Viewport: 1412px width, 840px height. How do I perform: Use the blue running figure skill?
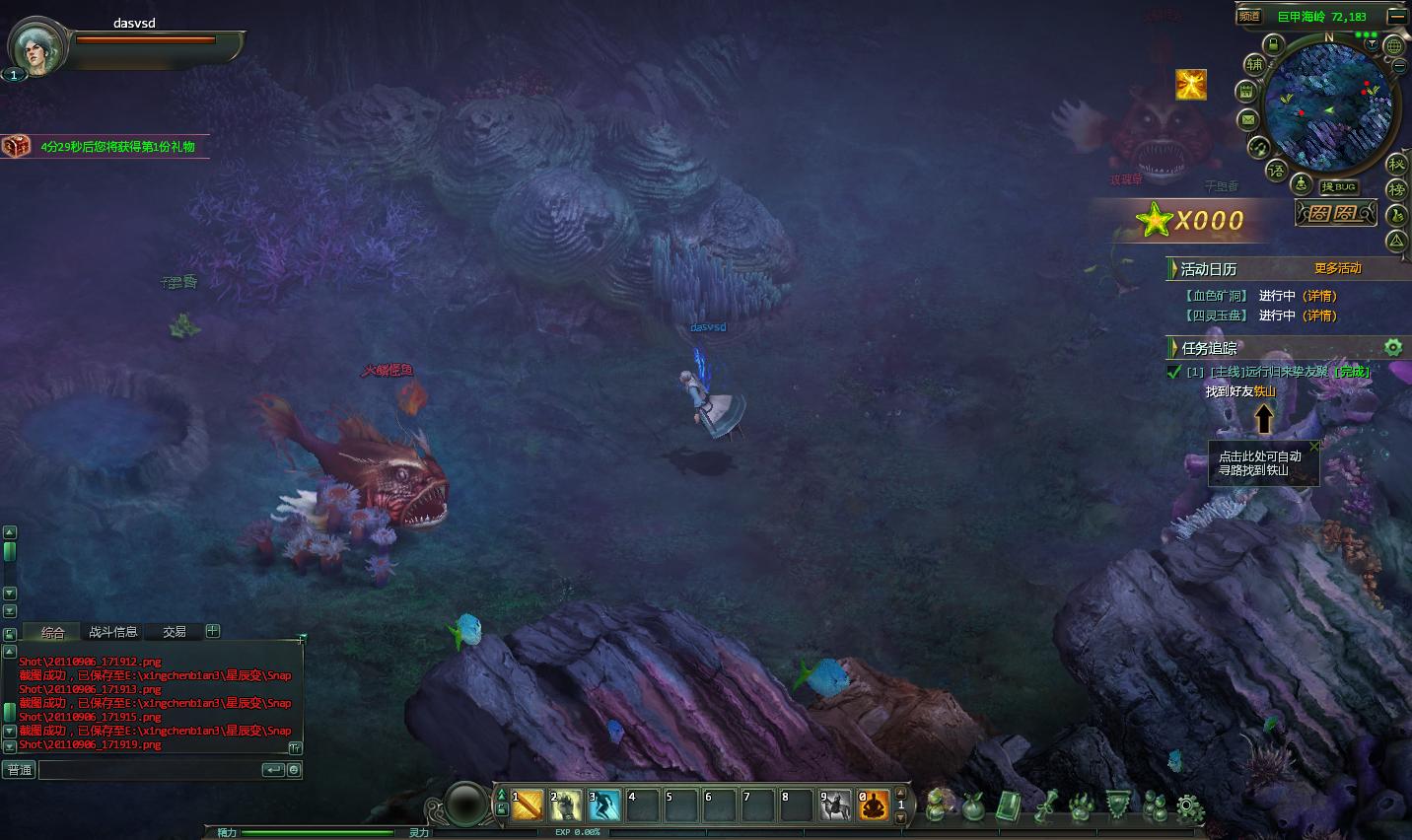pyautogui.click(x=603, y=805)
